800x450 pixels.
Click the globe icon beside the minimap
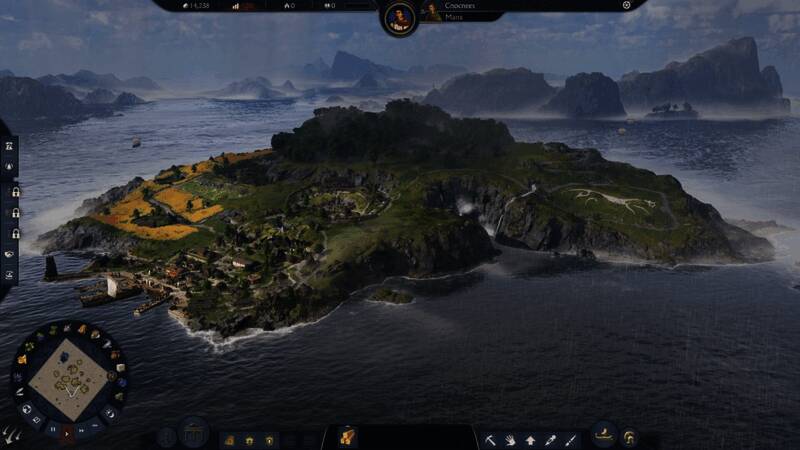click(x=27, y=408)
